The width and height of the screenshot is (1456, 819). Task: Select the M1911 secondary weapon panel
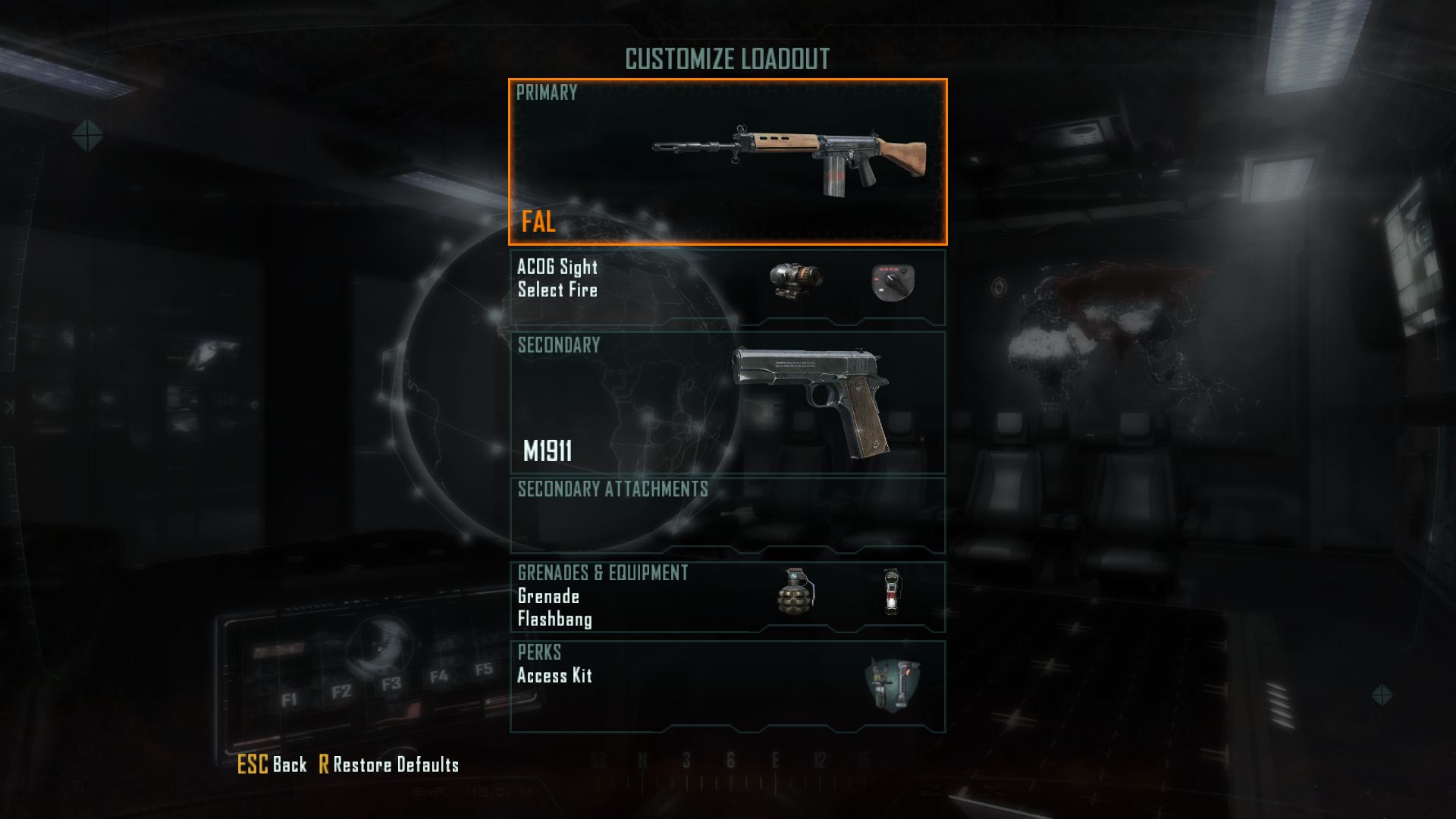tap(727, 402)
